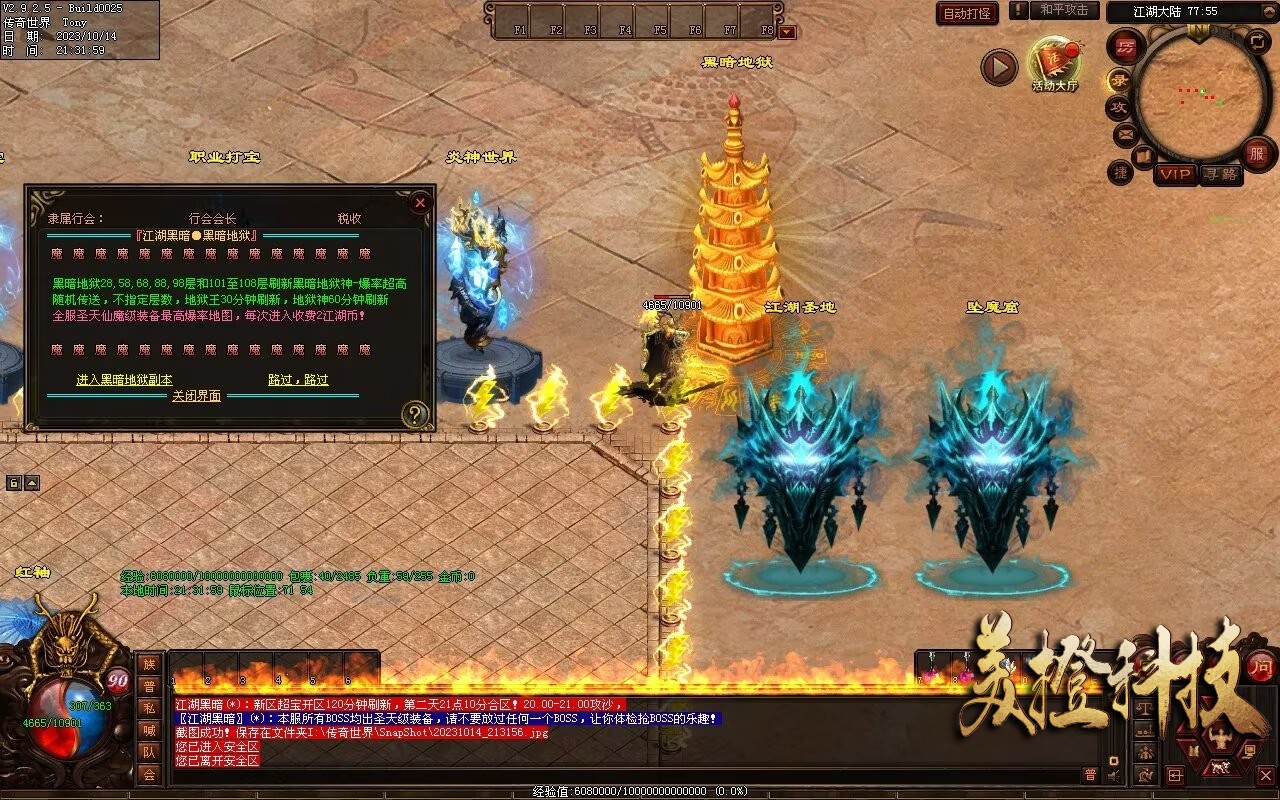Image resolution: width=1280 pixels, height=800 pixels.
Task: Select the 喊 shout chat channel
Action: click(149, 730)
